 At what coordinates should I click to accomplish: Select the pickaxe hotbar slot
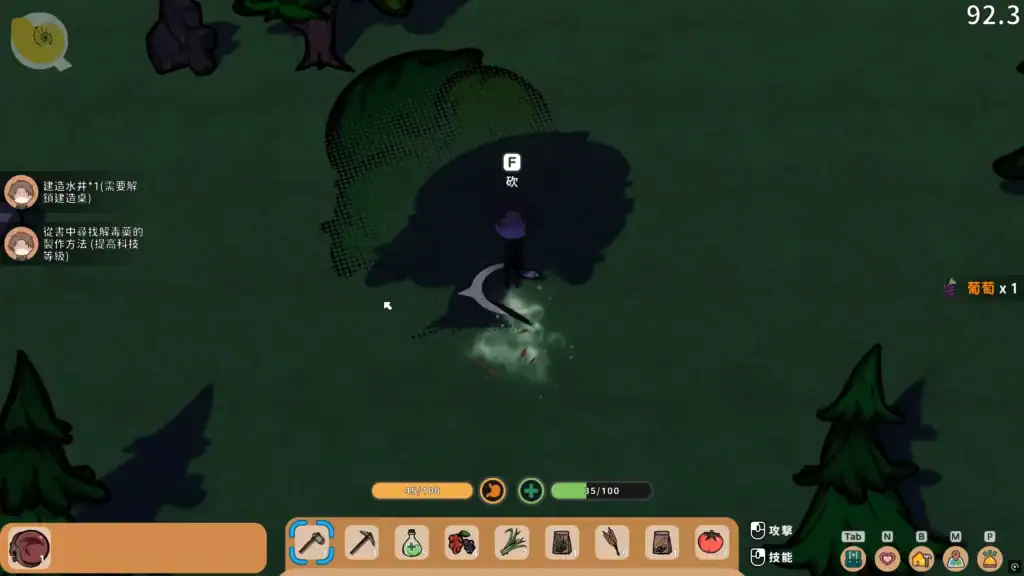[x=362, y=543]
